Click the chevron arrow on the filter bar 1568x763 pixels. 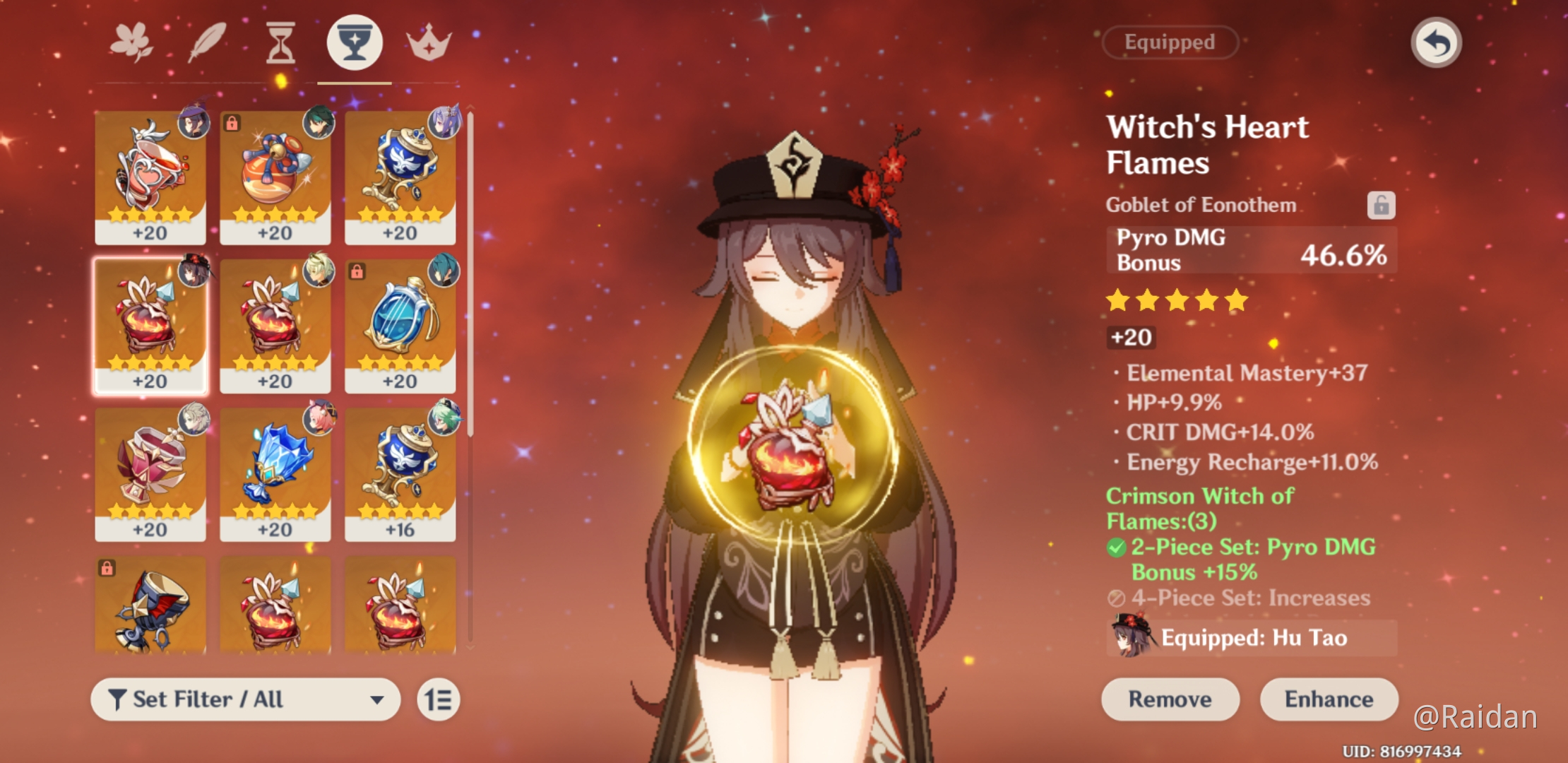coord(376,699)
